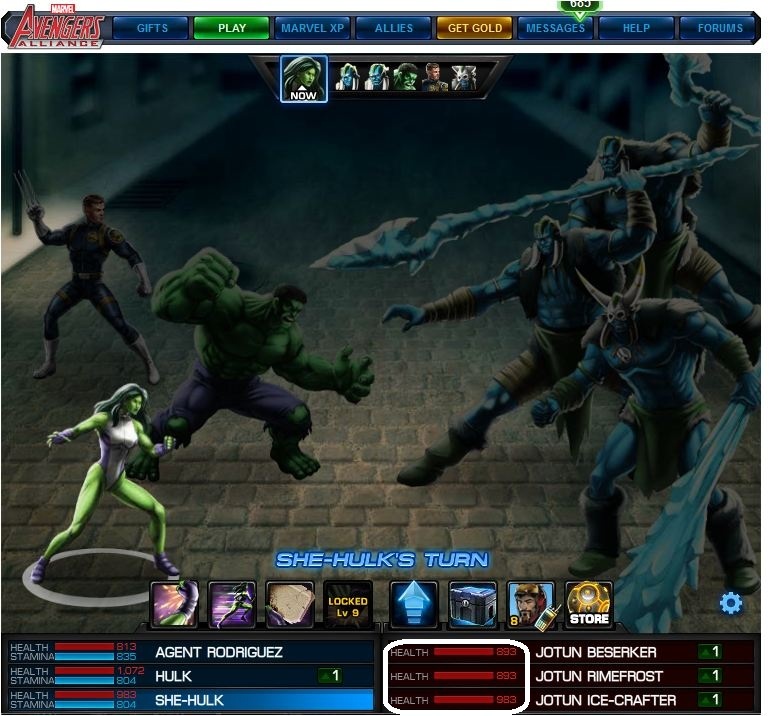770x716 pixels.
Task: Open the blue item chest inventory
Action: point(472,605)
